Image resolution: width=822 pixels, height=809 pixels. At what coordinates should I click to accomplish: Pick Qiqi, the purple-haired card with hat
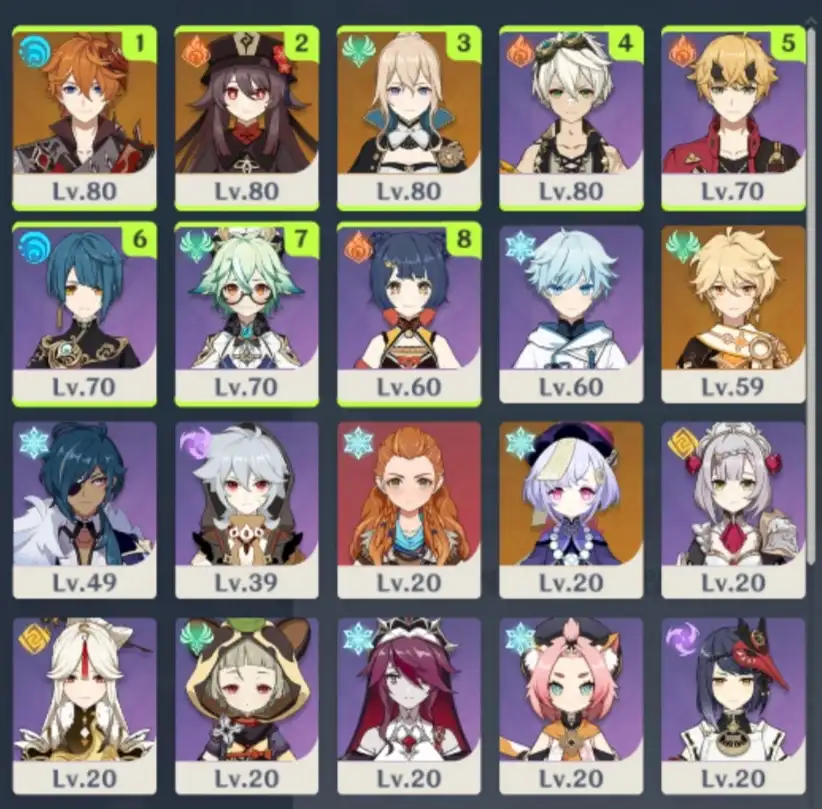coord(571,508)
